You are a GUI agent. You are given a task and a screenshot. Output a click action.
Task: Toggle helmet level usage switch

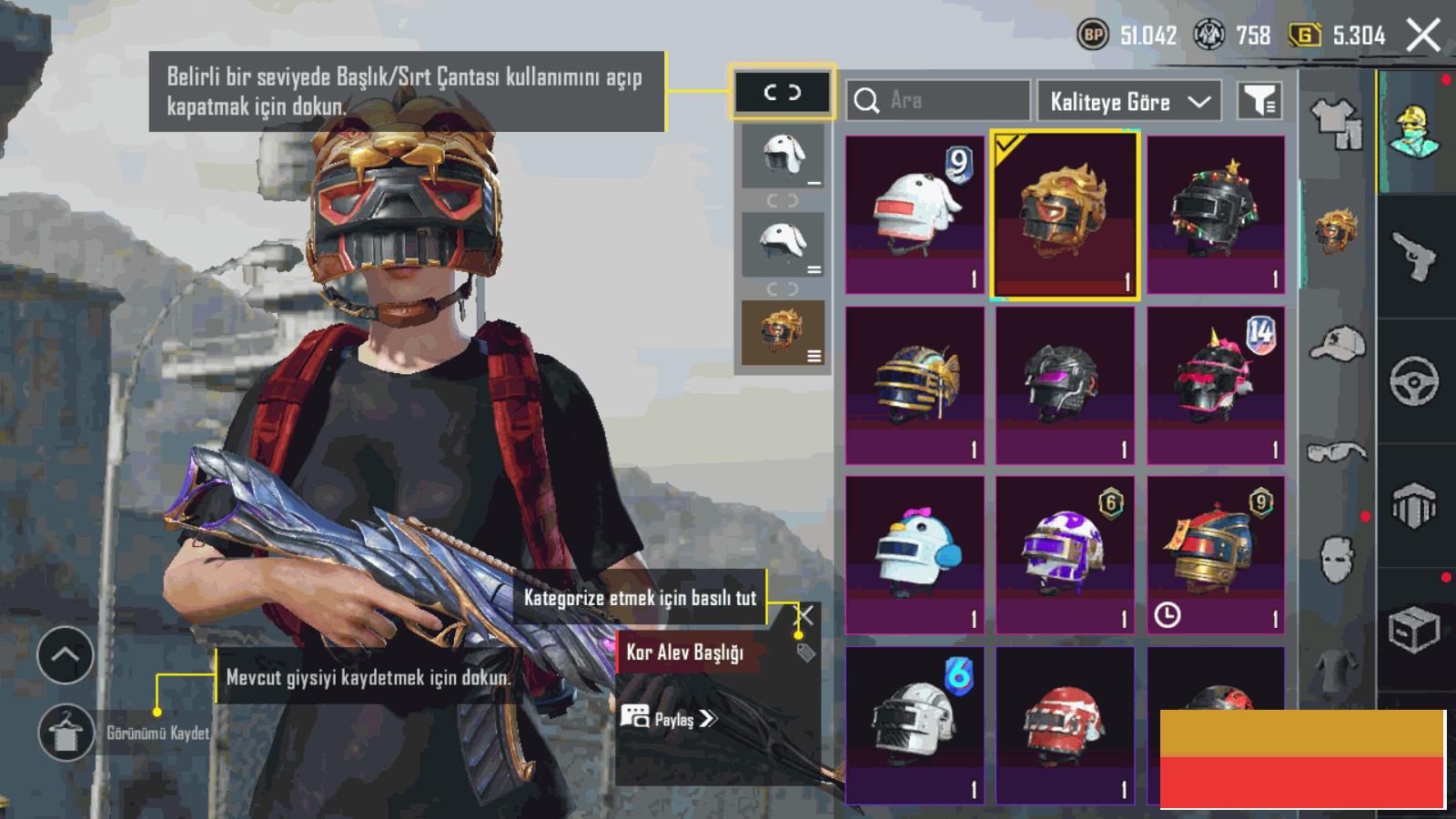click(782, 92)
